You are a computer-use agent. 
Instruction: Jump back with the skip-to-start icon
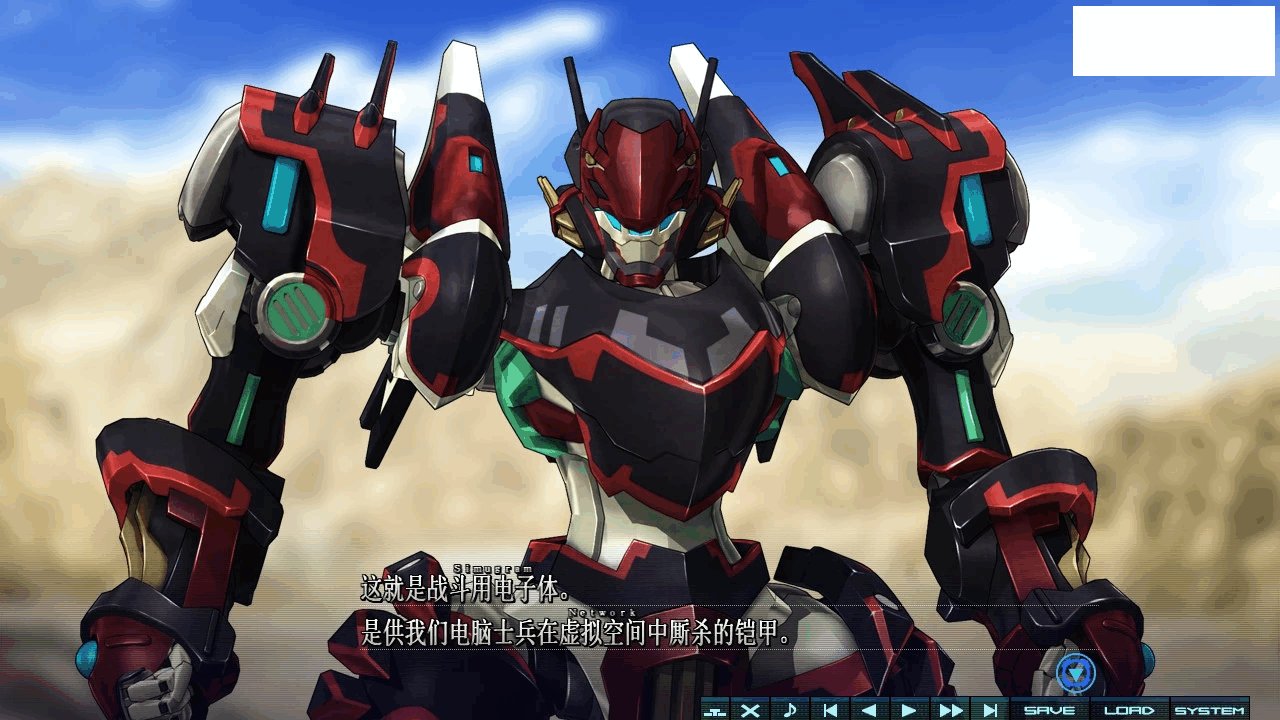(x=830, y=707)
